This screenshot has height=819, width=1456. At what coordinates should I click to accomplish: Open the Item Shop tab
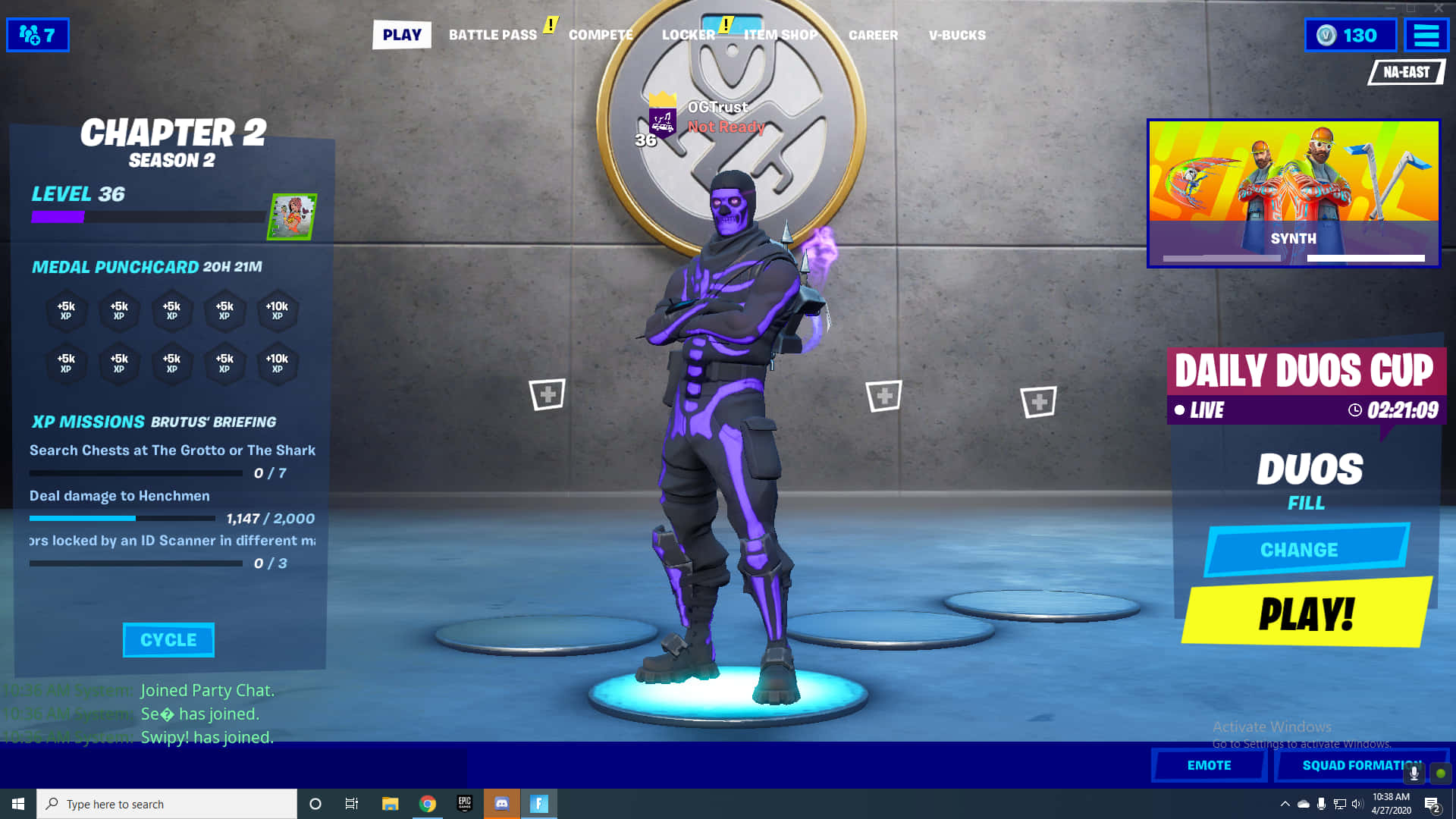[x=780, y=35]
